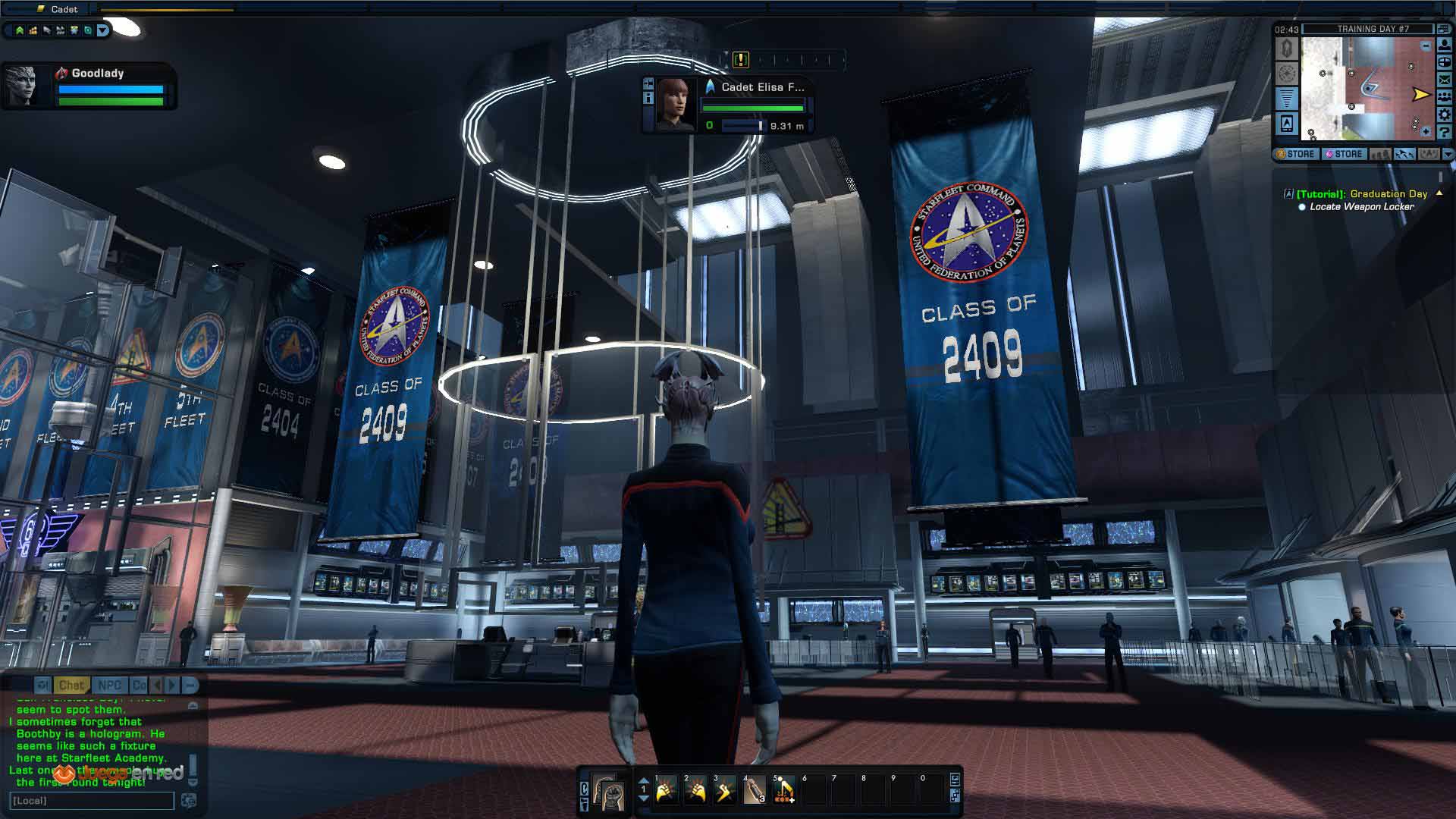Zoom out the minimap with minus button
Viewport: 1456px width, 819px height.
1426,46
